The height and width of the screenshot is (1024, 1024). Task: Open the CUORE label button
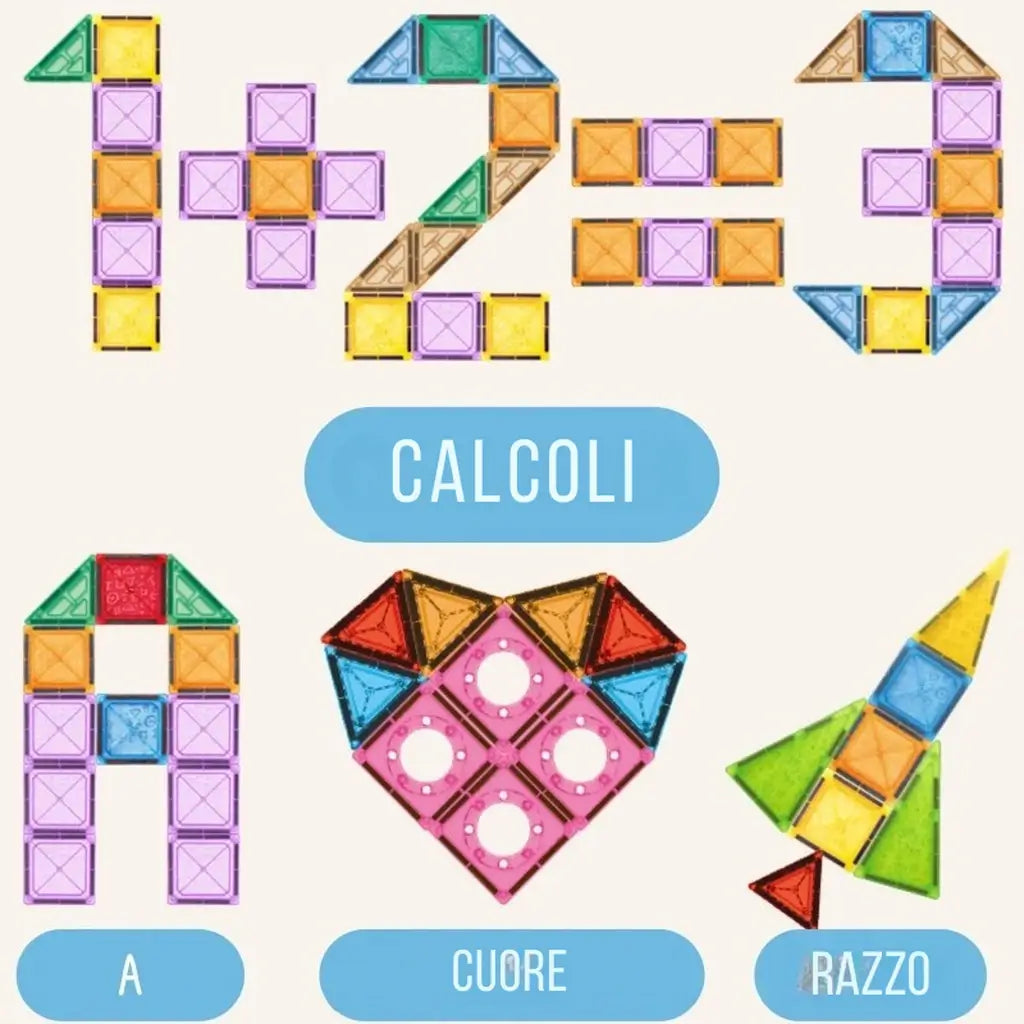tap(511, 974)
